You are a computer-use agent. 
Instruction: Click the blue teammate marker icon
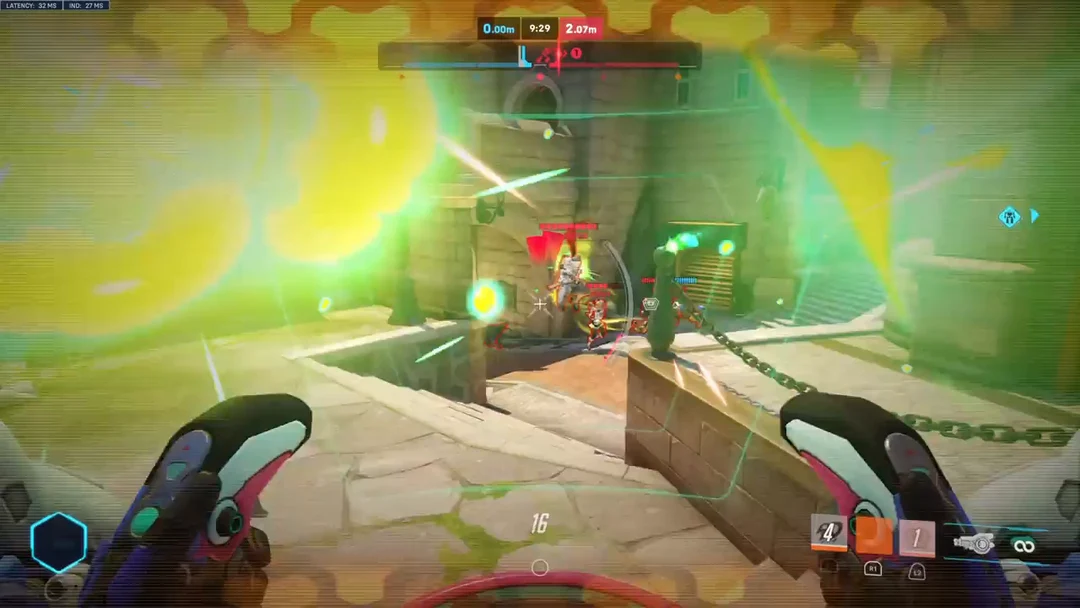tap(1010, 216)
